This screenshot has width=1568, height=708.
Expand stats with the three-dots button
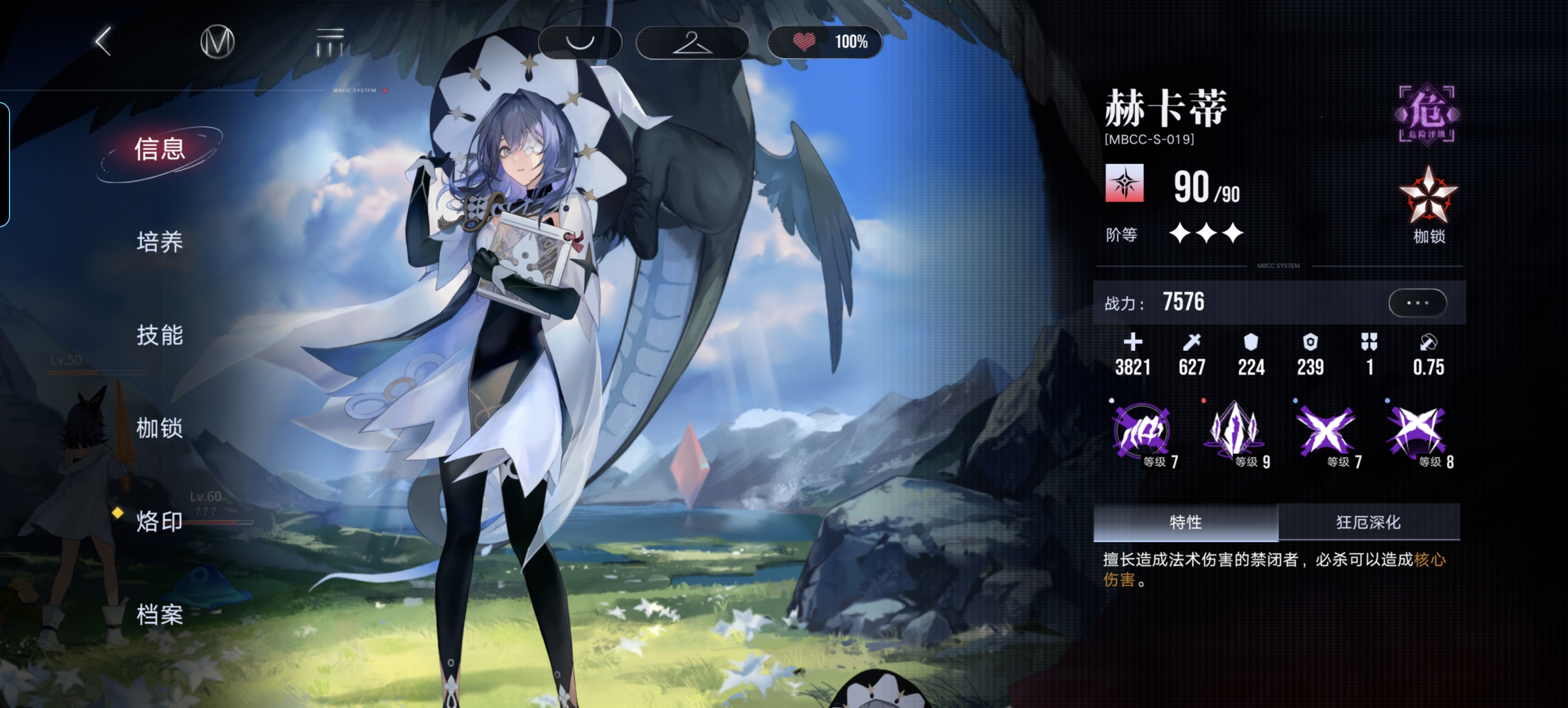pyautogui.click(x=1417, y=302)
